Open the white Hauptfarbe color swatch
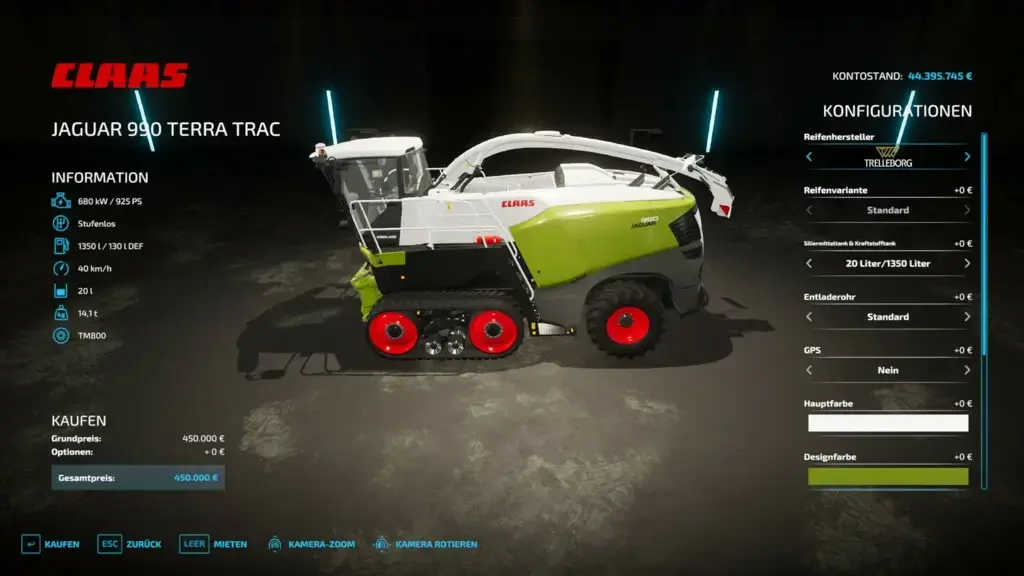The image size is (1024, 576). coord(888,423)
